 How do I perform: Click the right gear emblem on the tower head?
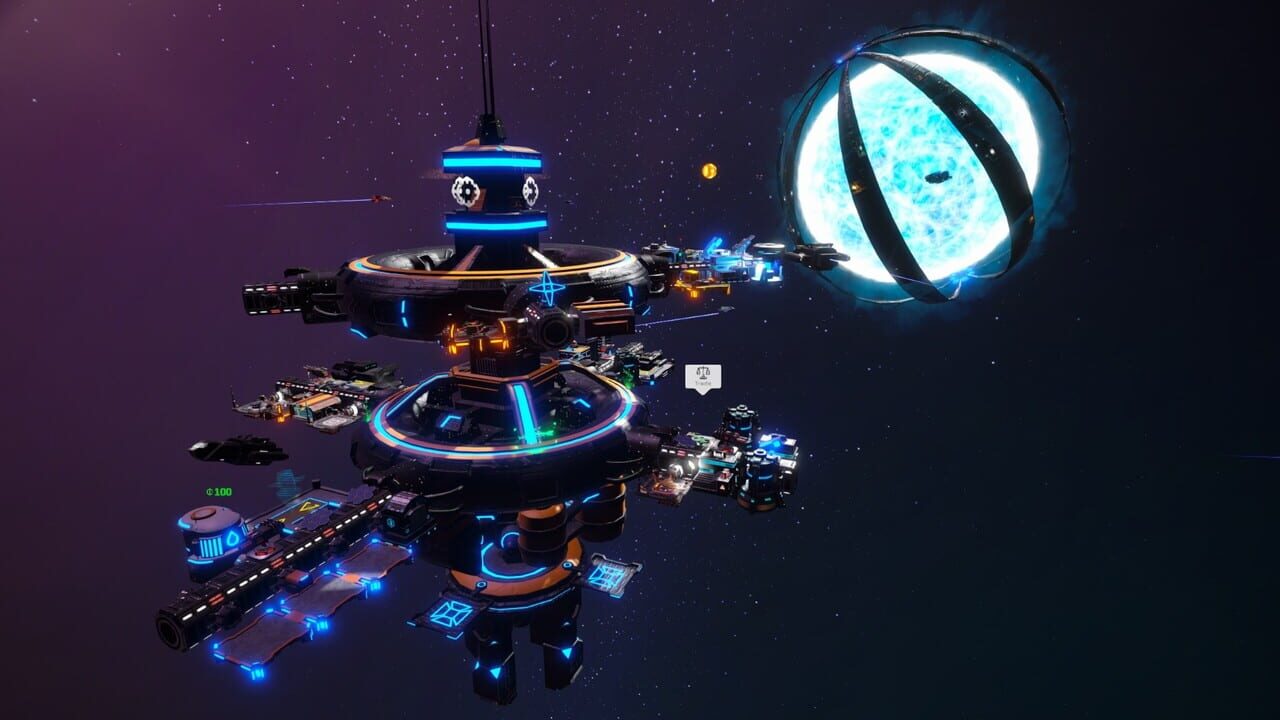point(530,190)
